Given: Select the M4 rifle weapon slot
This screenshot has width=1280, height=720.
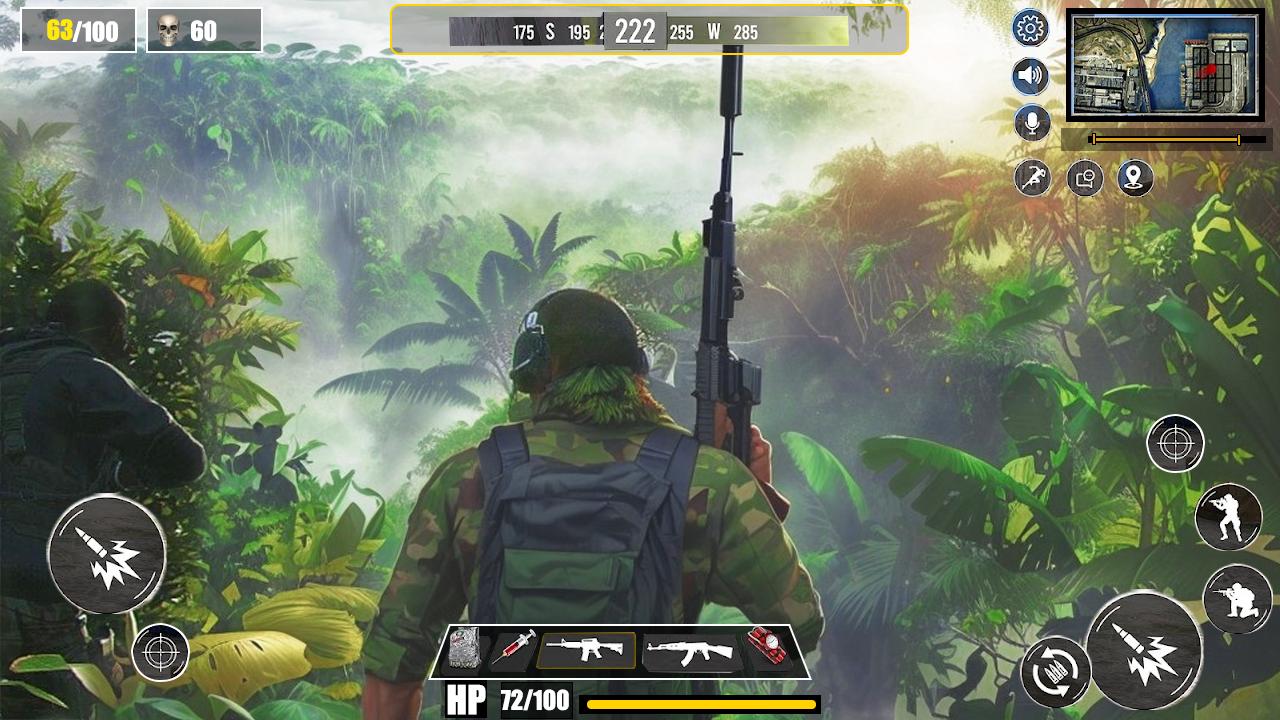Looking at the screenshot, I should 586,651.
